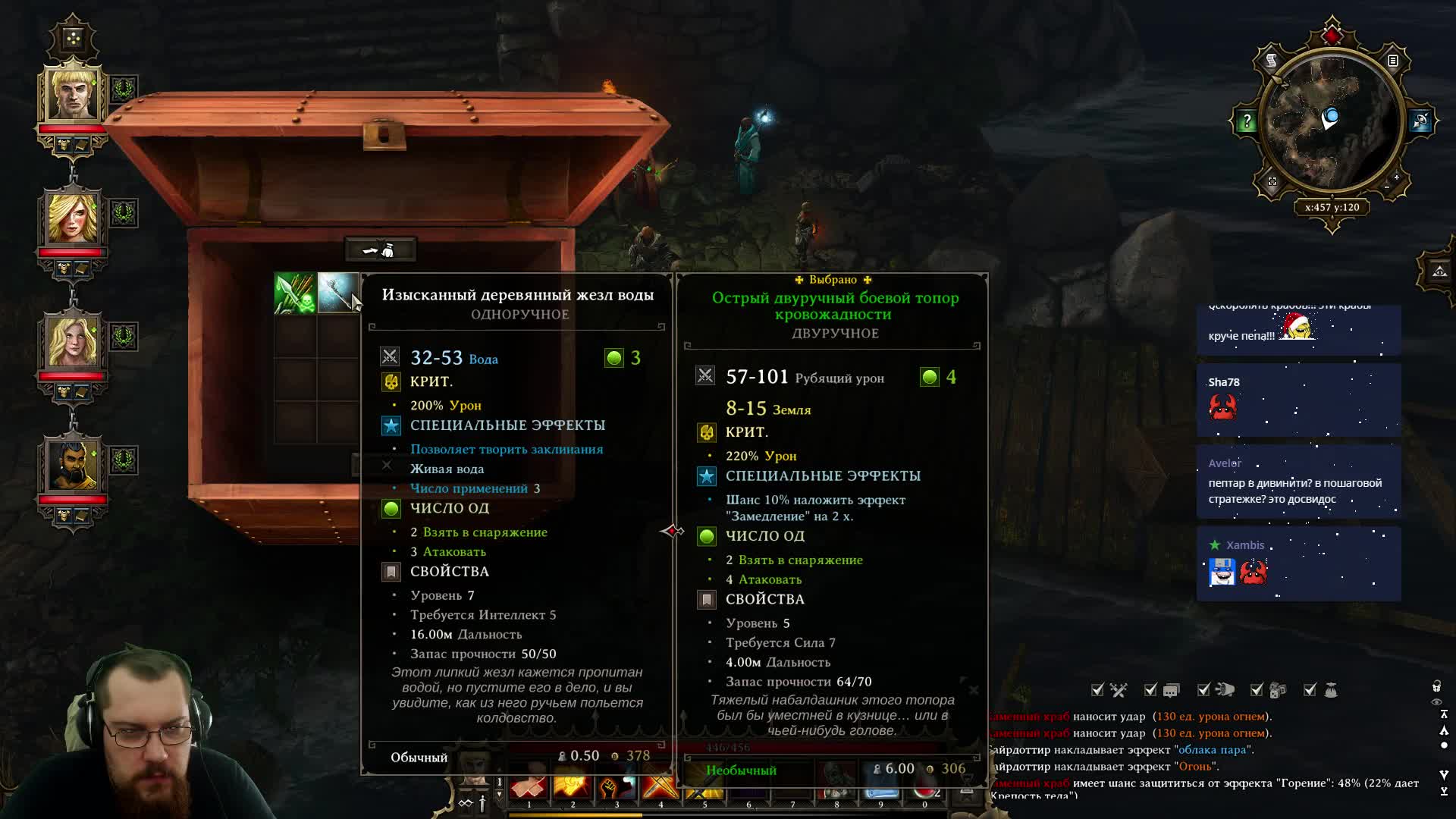Toggle the crossed-swords combat log filter checkbox
The image size is (1456, 819).
tap(1097, 690)
